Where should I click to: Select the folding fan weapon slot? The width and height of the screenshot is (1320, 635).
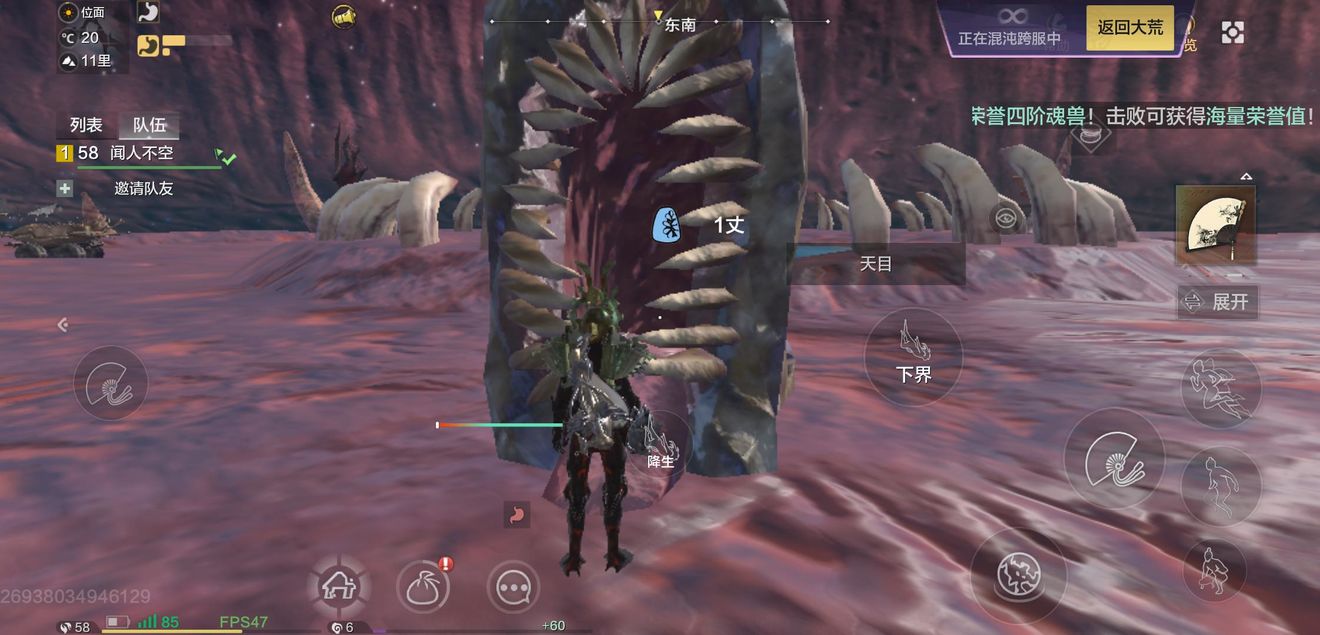(x=1214, y=224)
